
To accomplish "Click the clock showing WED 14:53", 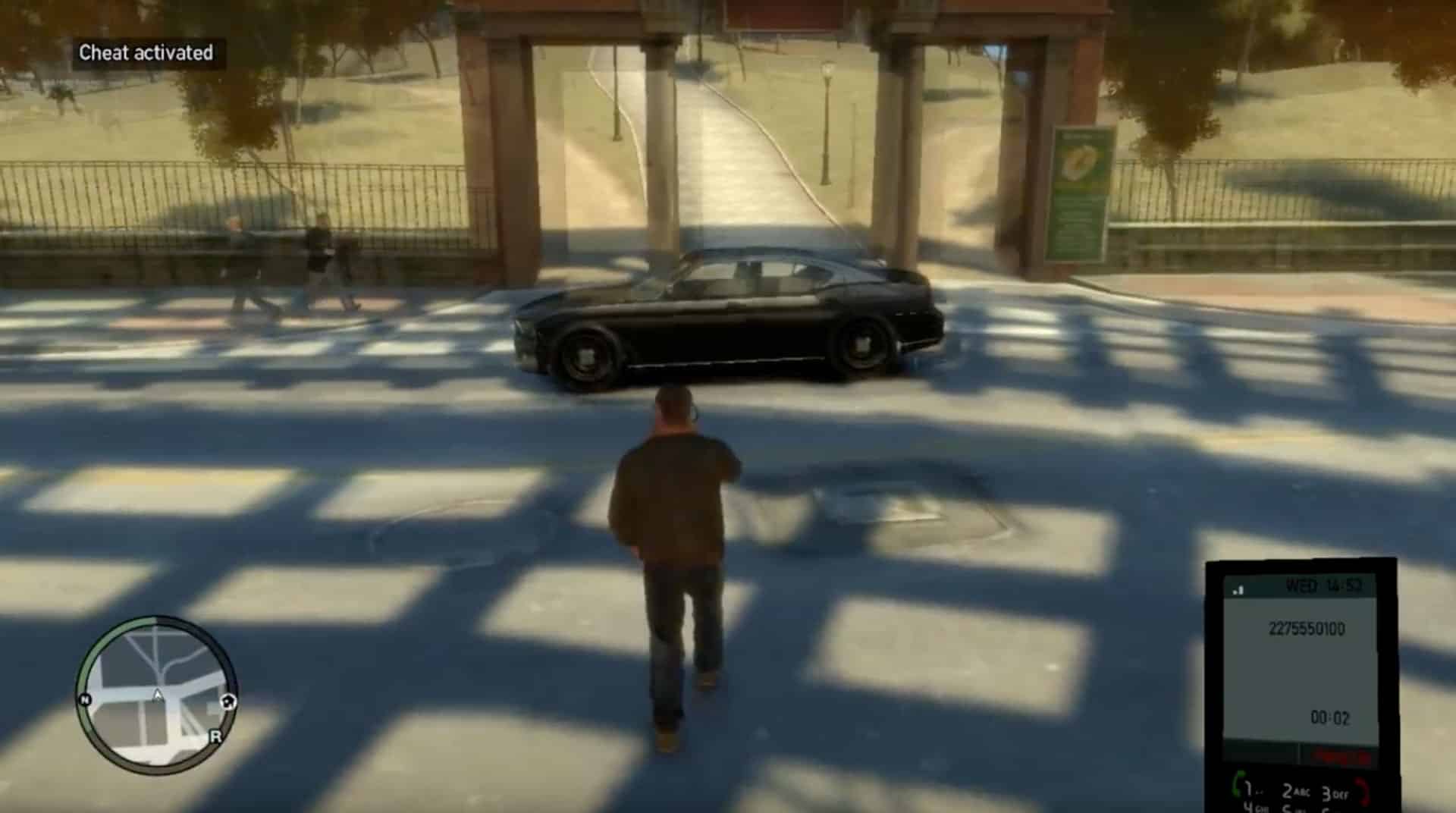I will coord(1324,585).
